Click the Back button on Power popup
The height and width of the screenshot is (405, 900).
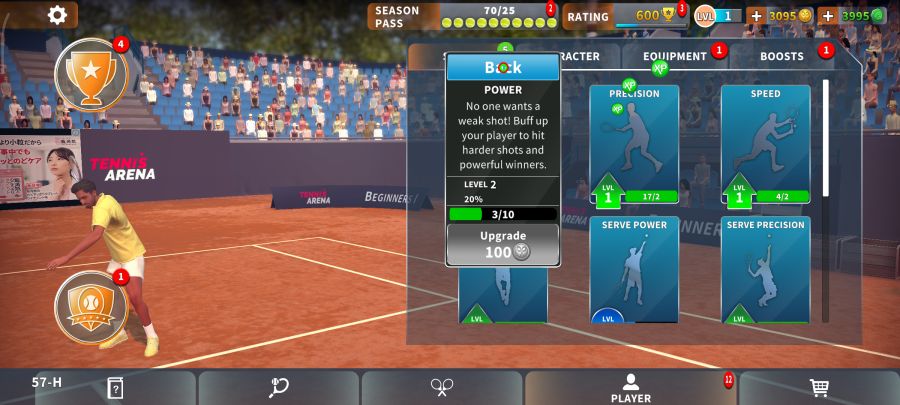(x=503, y=67)
